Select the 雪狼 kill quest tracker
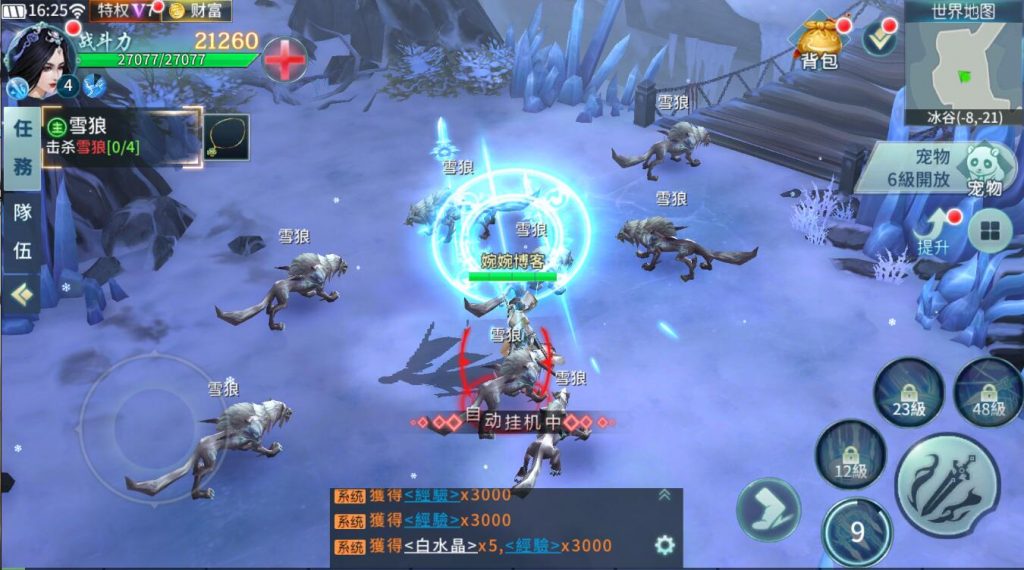1024x570 pixels. (x=120, y=135)
